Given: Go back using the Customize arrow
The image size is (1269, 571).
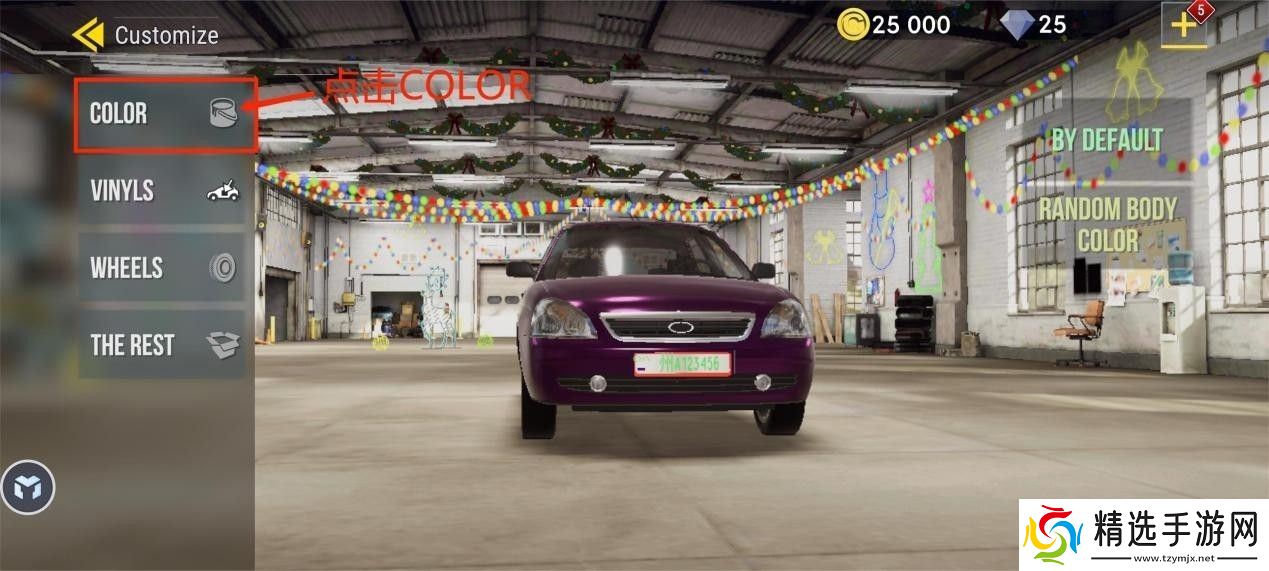Looking at the screenshot, I should tap(89, 35).
